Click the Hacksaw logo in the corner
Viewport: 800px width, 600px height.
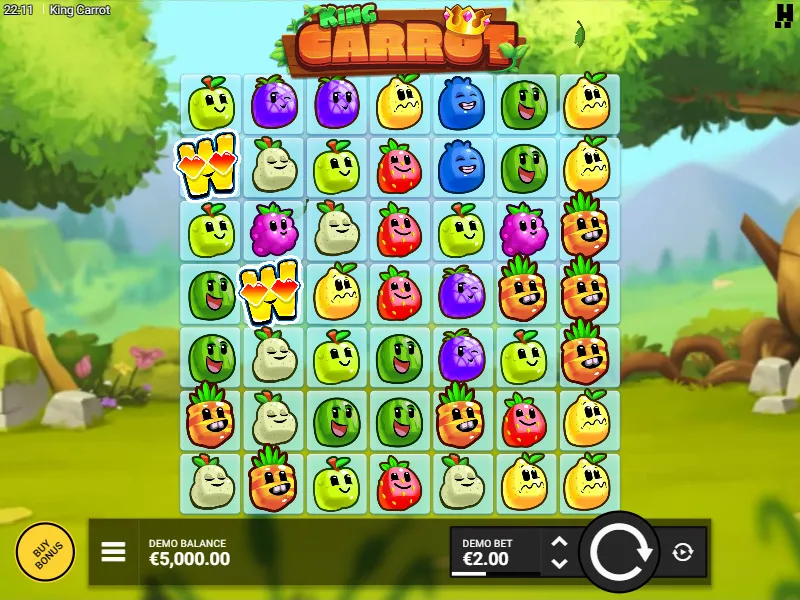tap(783, 14)
